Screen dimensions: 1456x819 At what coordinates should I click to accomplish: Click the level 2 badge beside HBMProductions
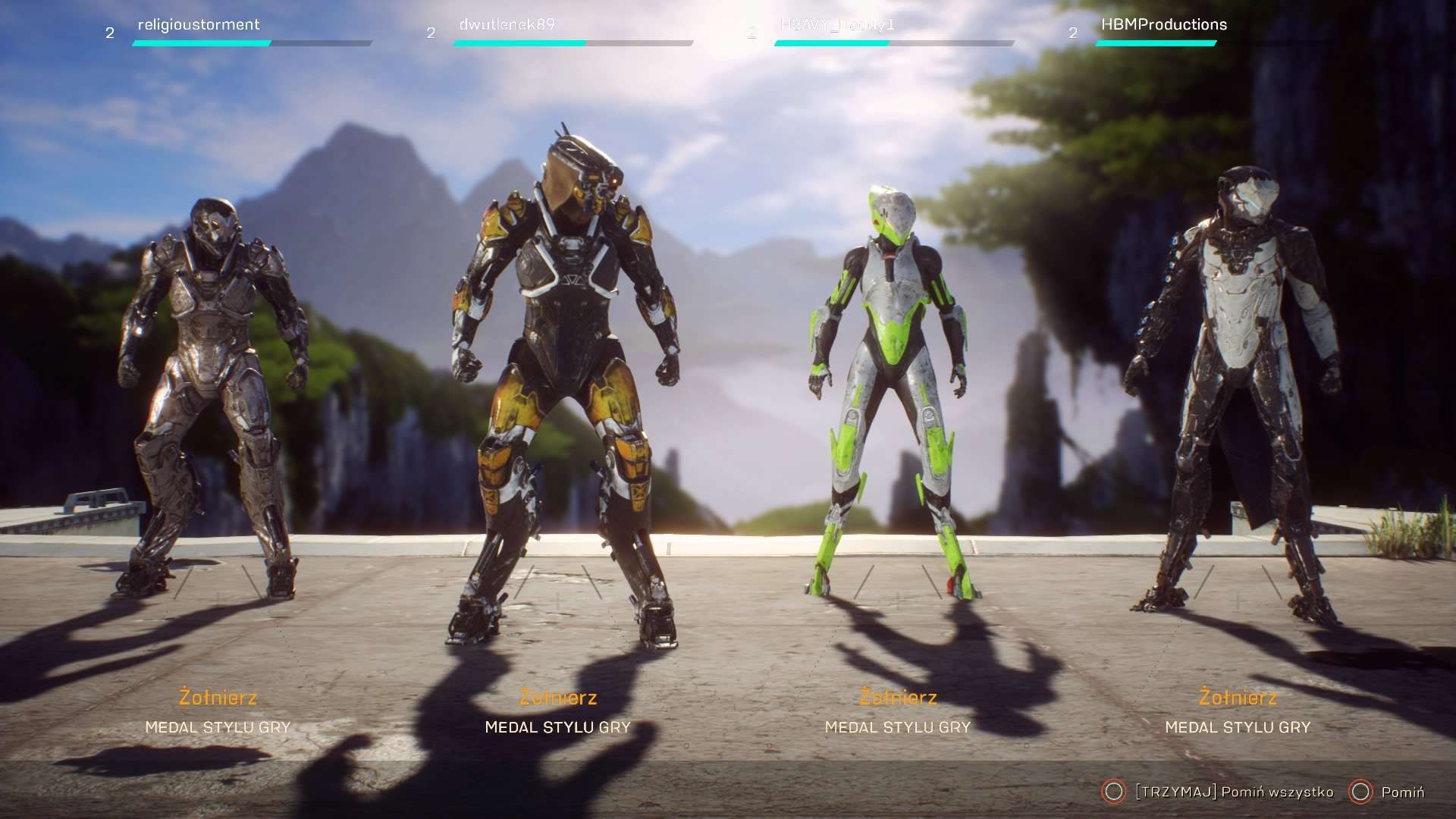1072,33
